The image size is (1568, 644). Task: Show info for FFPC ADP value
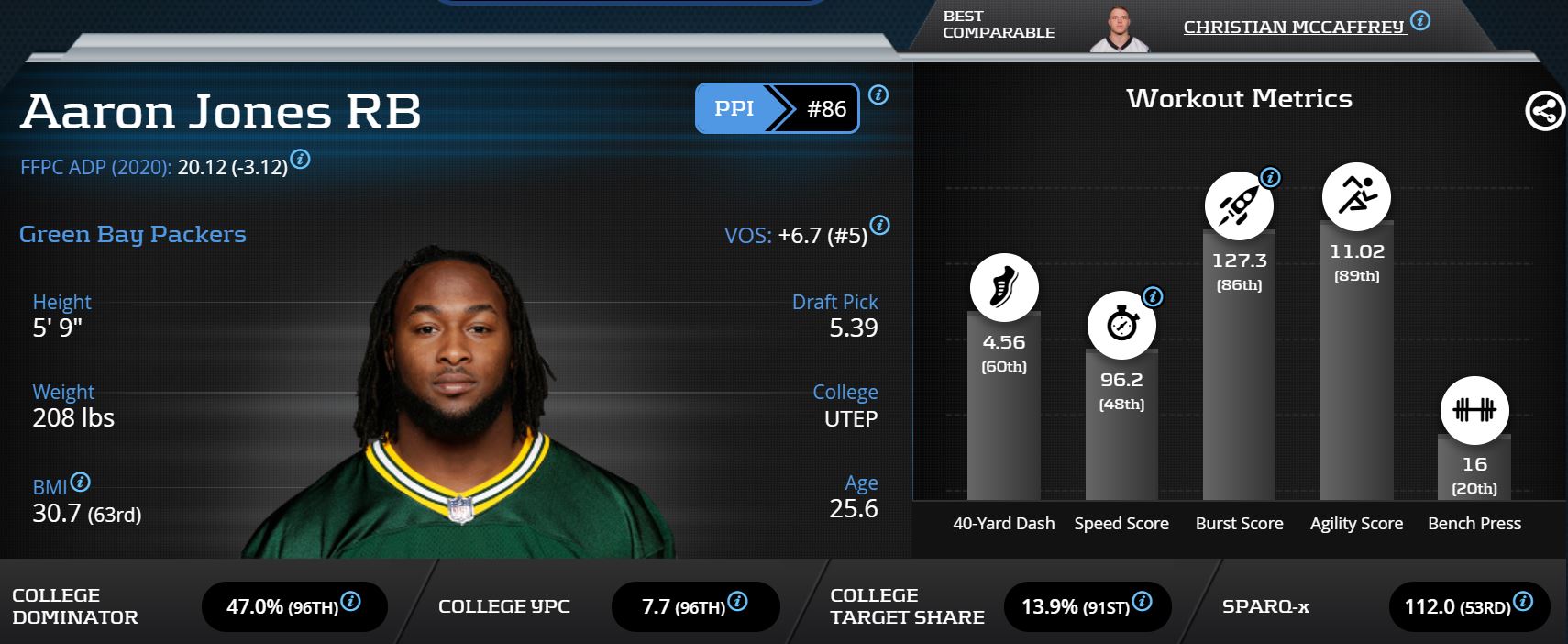click(x=300, y=160)
